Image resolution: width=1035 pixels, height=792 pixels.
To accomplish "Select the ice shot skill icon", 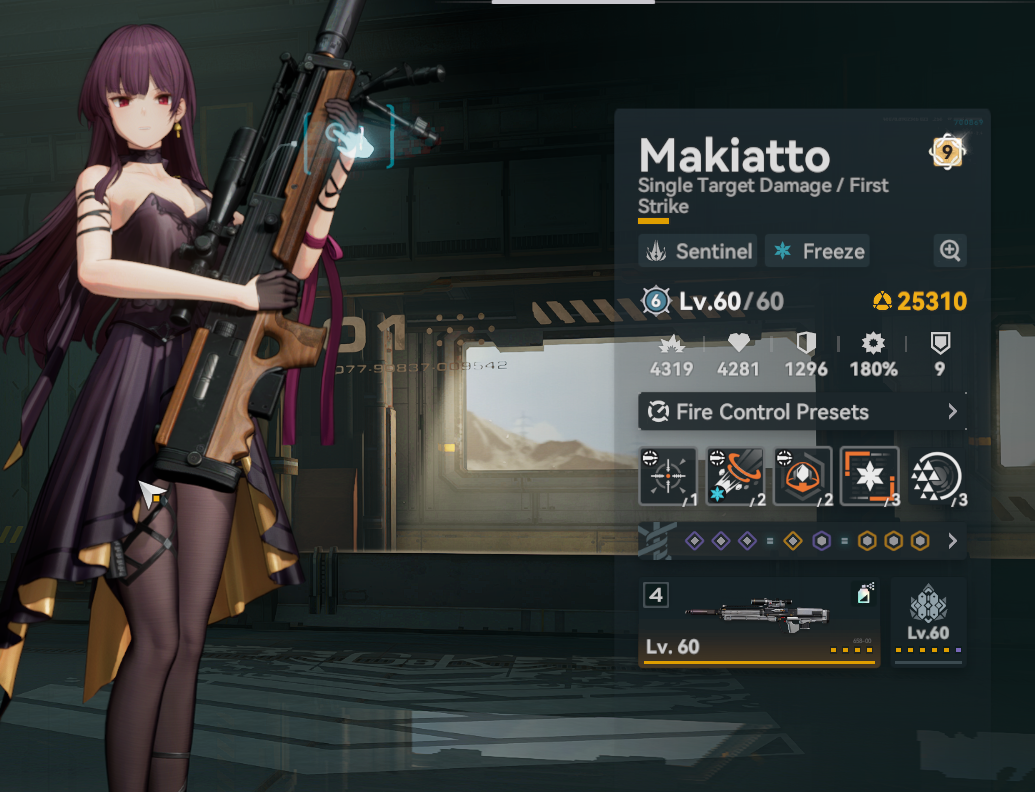I will click(735, 476).
